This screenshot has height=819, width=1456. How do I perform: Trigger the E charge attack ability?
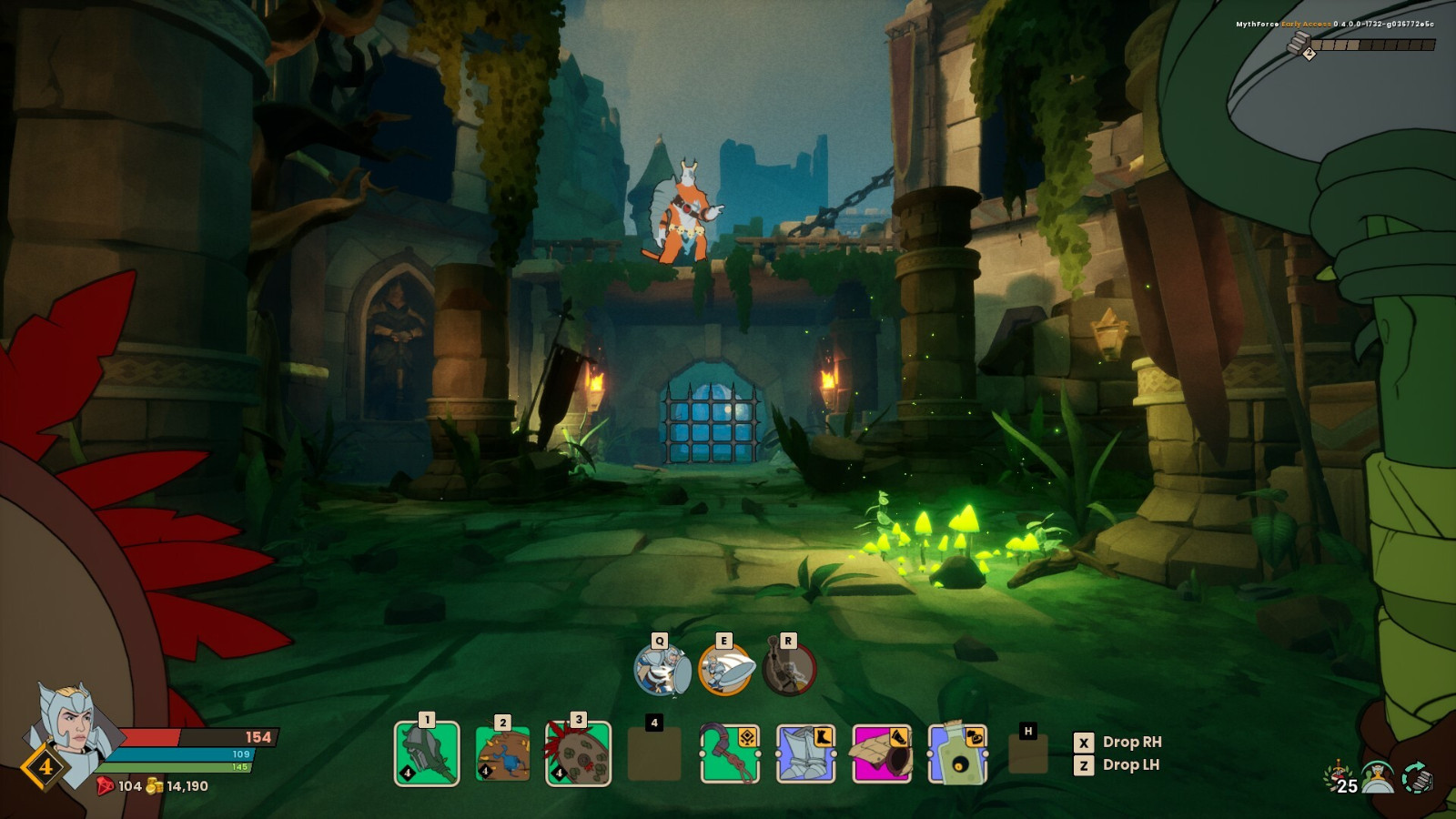pyautogui.click(x=725, y=670)
